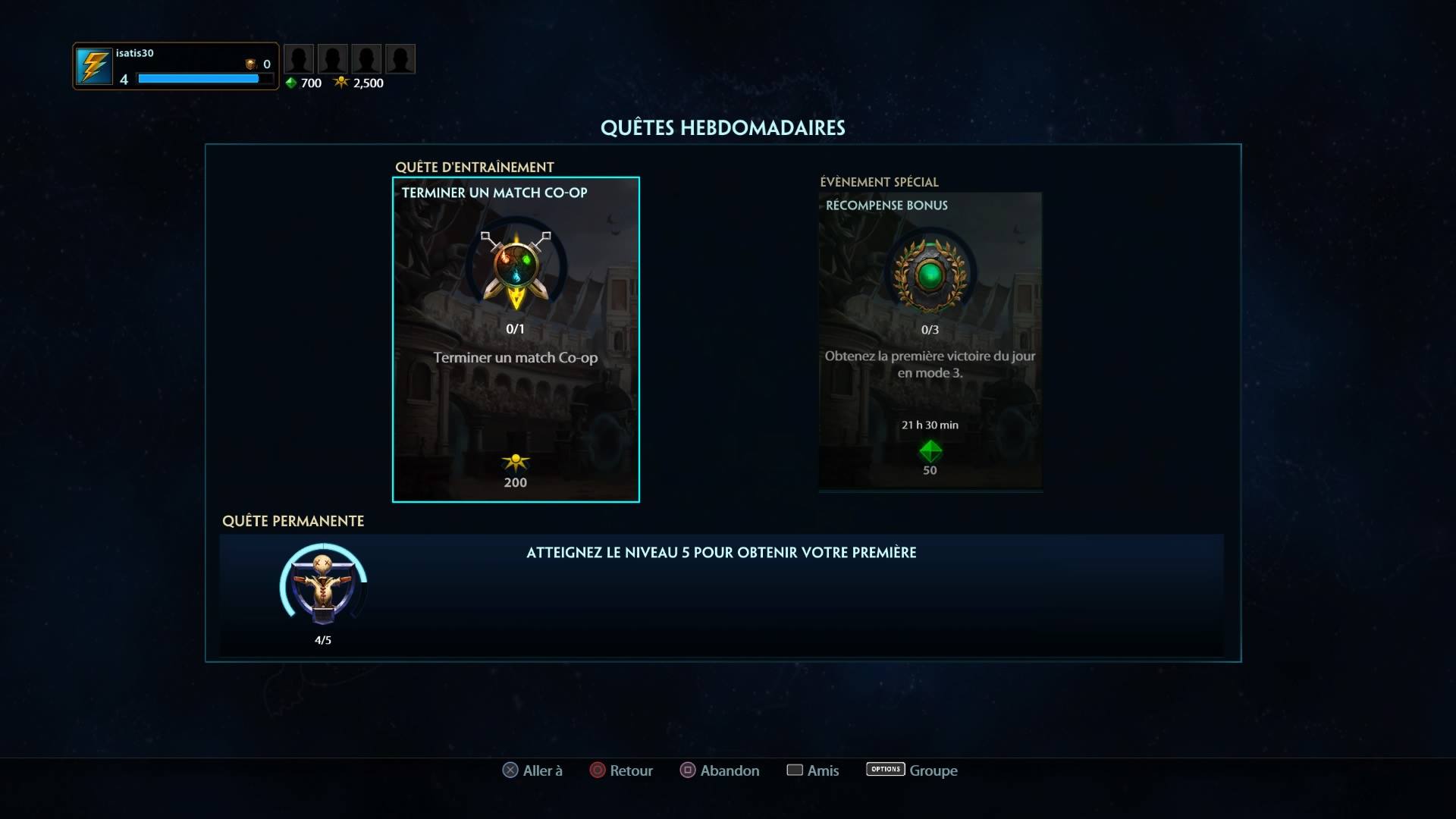1456x819 pixels.
Task: Select the Terminer un match Co-op quest card
Action: [516, 339]
